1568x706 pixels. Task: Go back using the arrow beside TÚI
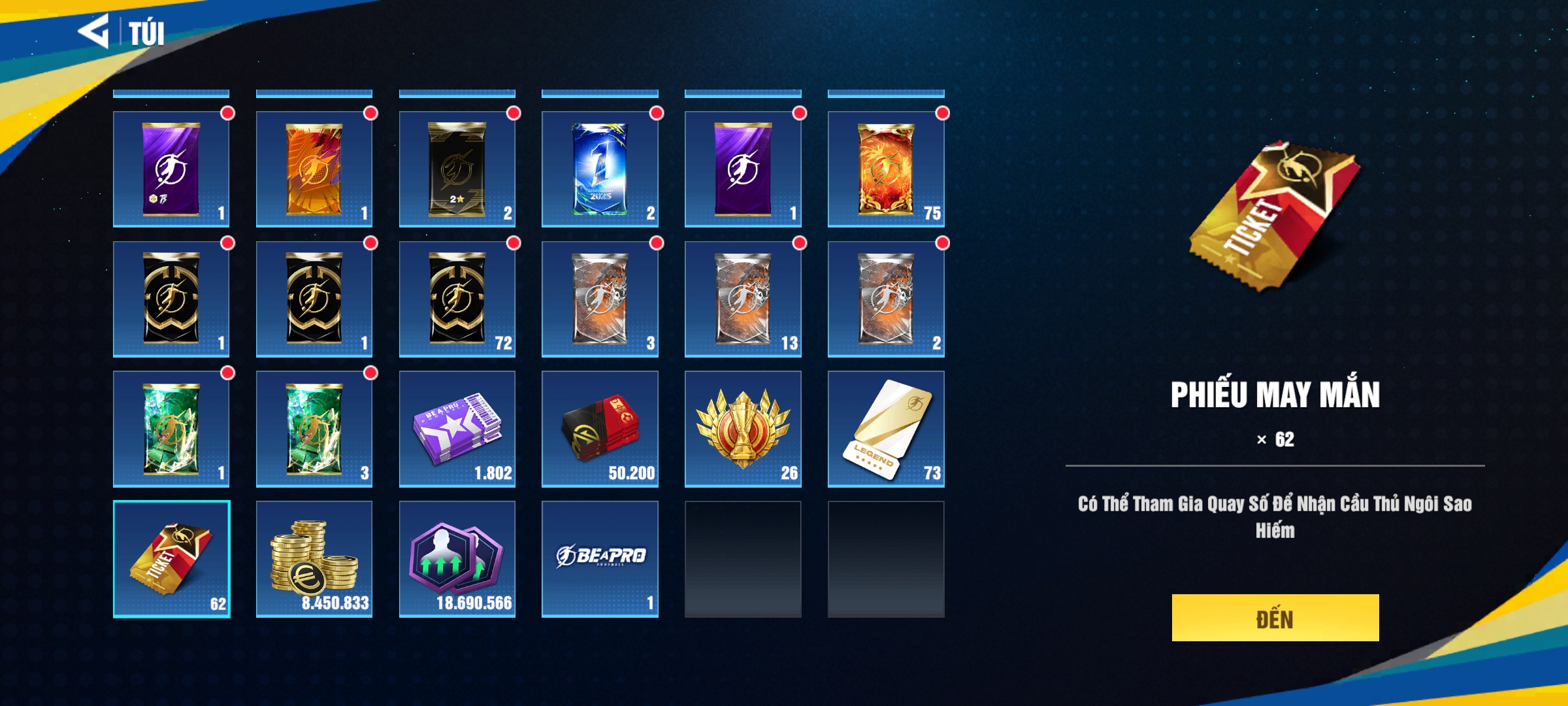[x=93, y=31]
